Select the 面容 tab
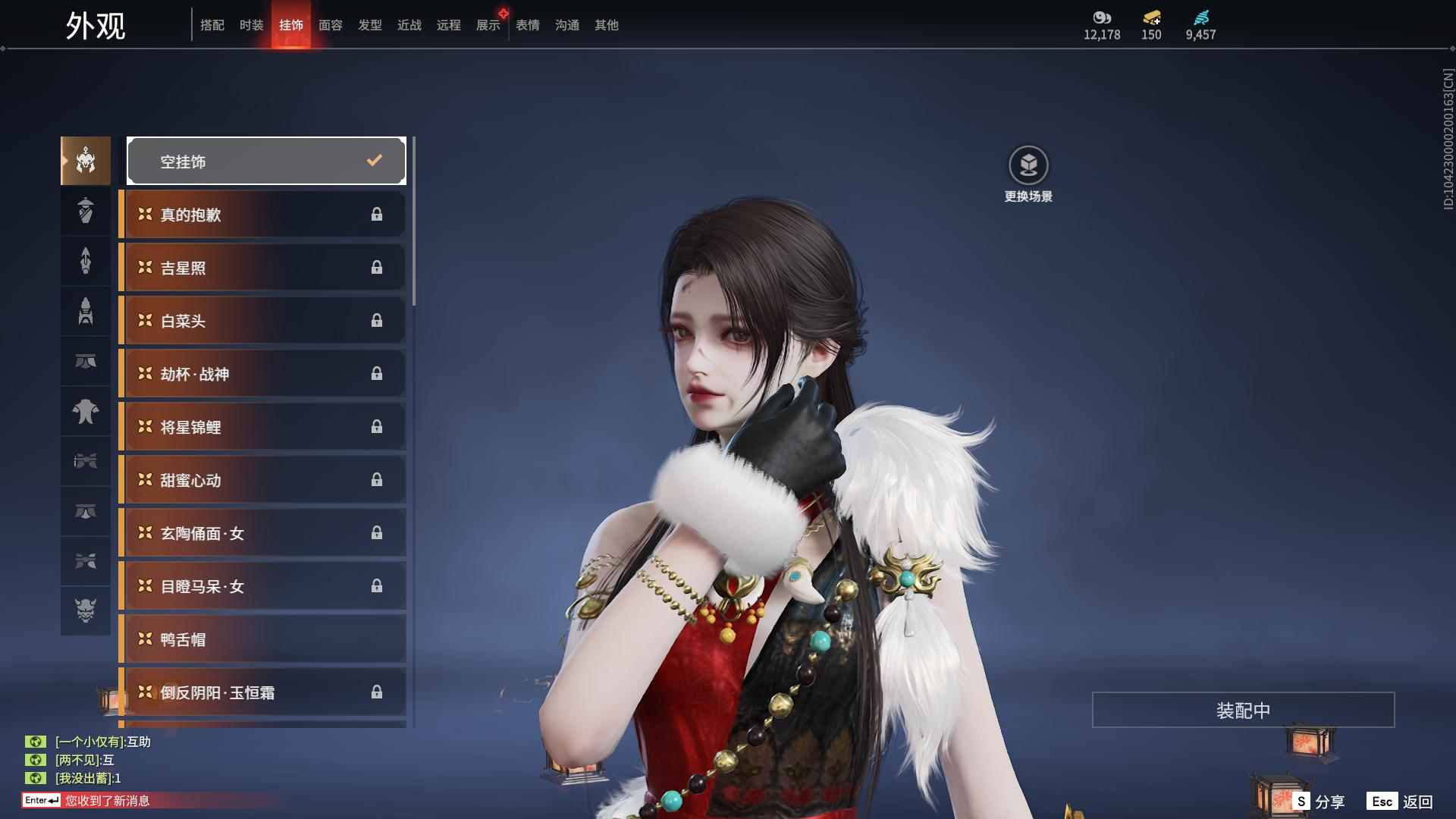This screenshot has width=1456, height=819. (x=330, y=25)
